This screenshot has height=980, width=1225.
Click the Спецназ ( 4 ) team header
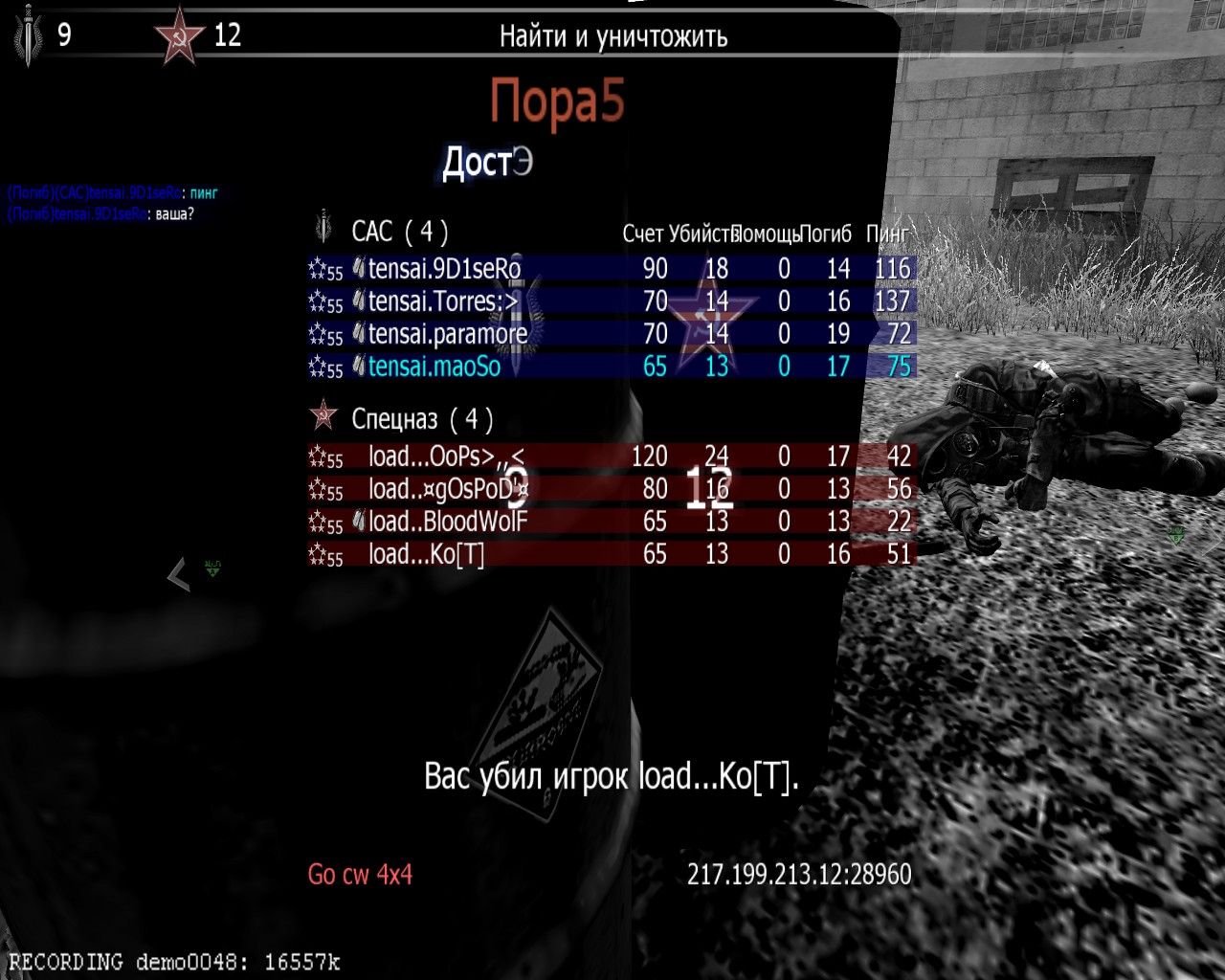tap(421, 419)
